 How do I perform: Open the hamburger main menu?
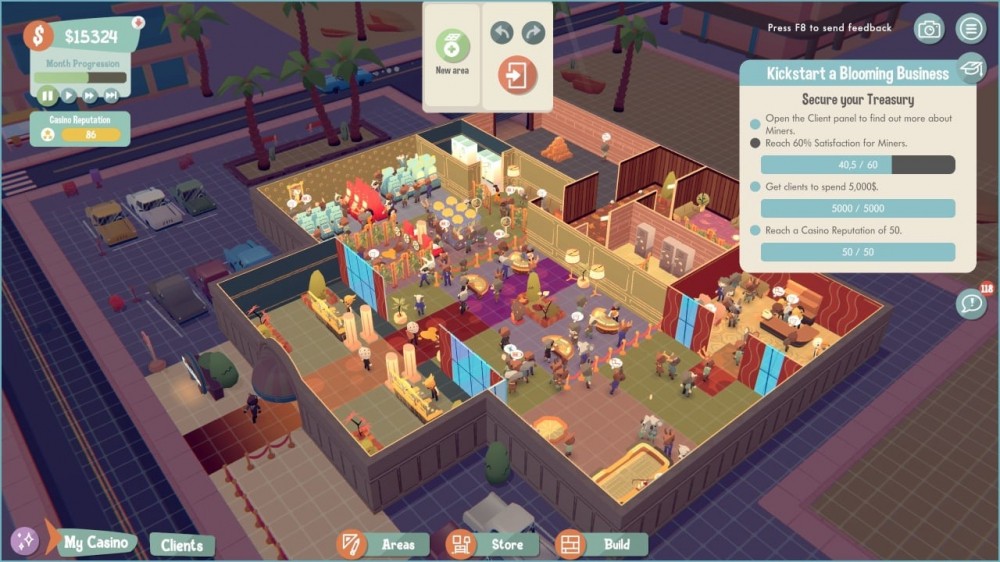[x=969, y=28]
